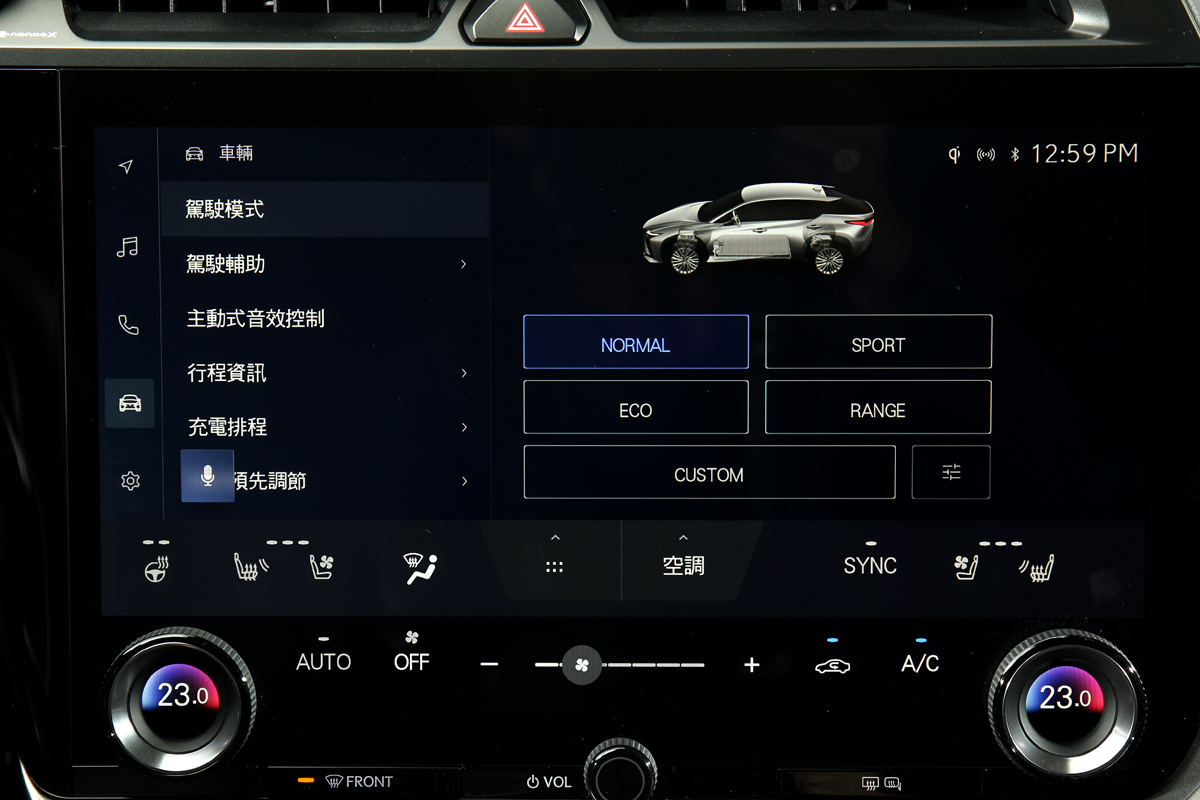Activate the RANGE drive mode
Image resolution: width=1200 pixels, height=800 pixels.
[878, 408]
